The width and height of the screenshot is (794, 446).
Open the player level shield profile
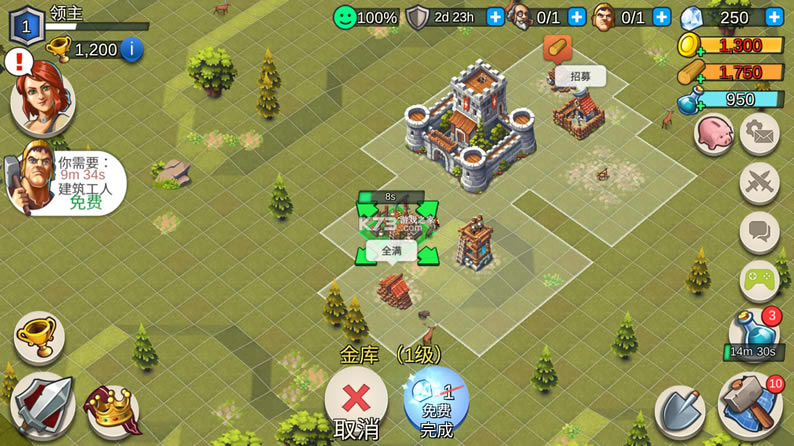tap(26, 25)
